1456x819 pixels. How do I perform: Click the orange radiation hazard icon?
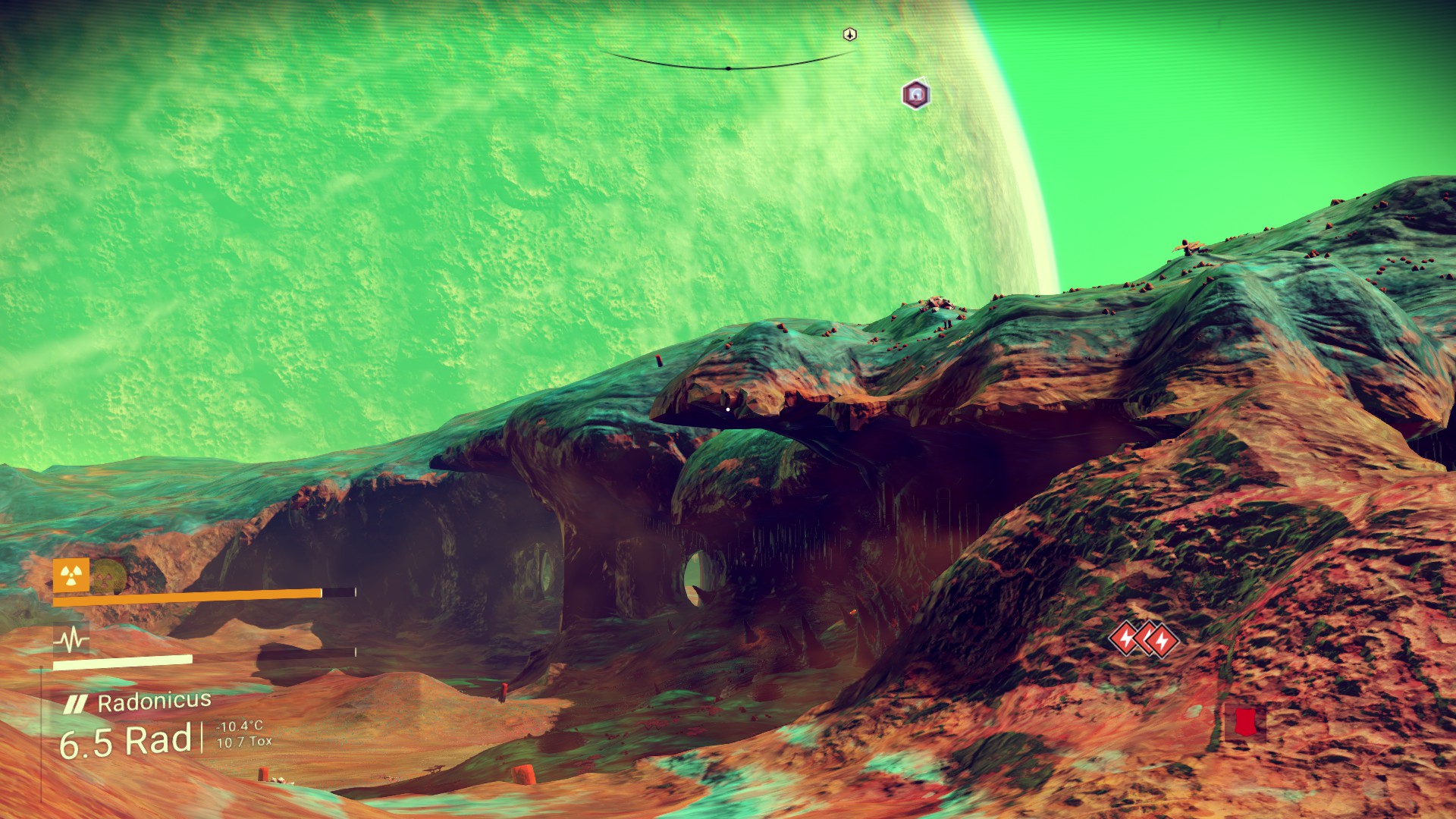click(71, 576)
